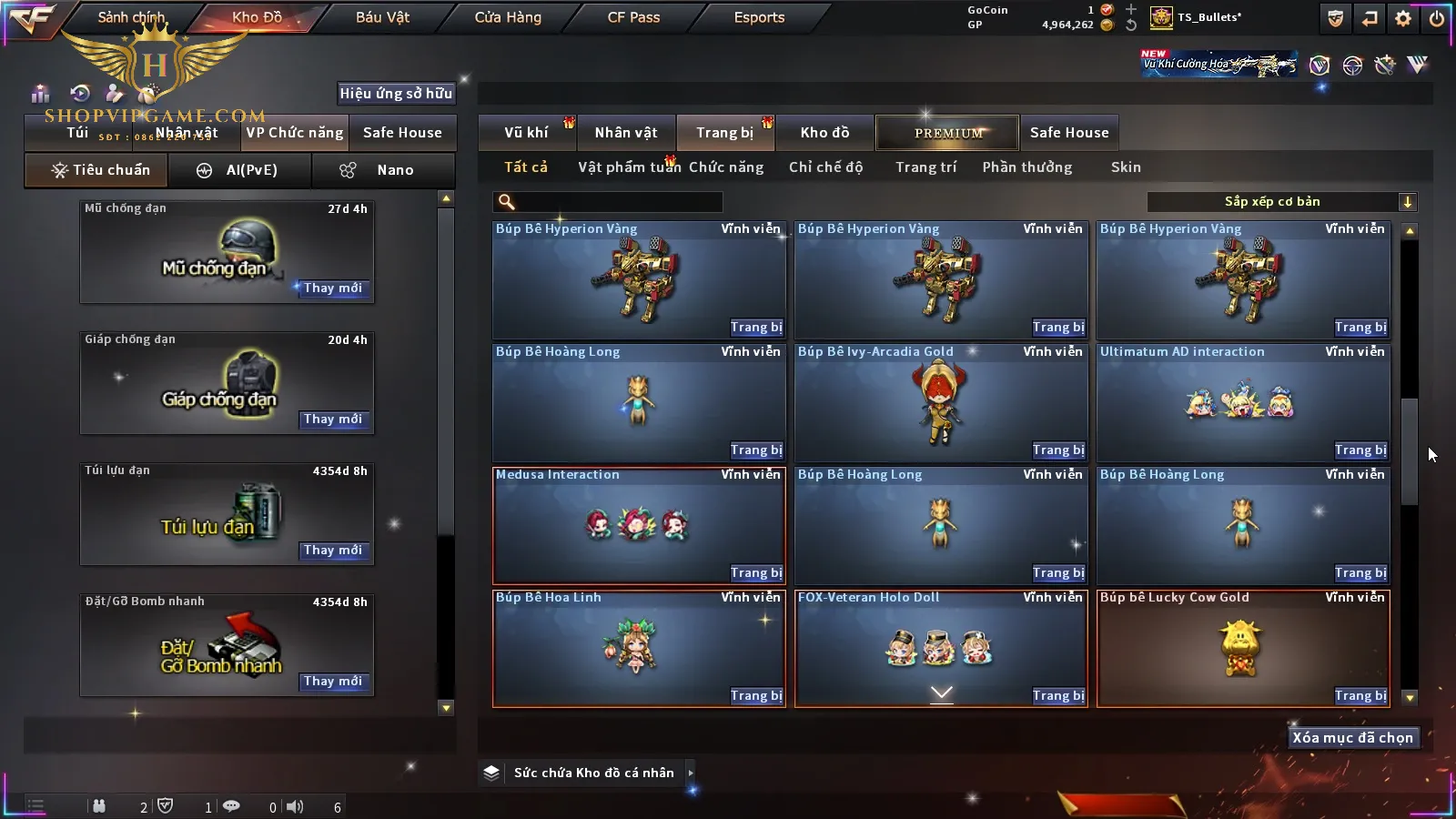
Task: Open the Esports menu
Action: click(x=759, y=17)
